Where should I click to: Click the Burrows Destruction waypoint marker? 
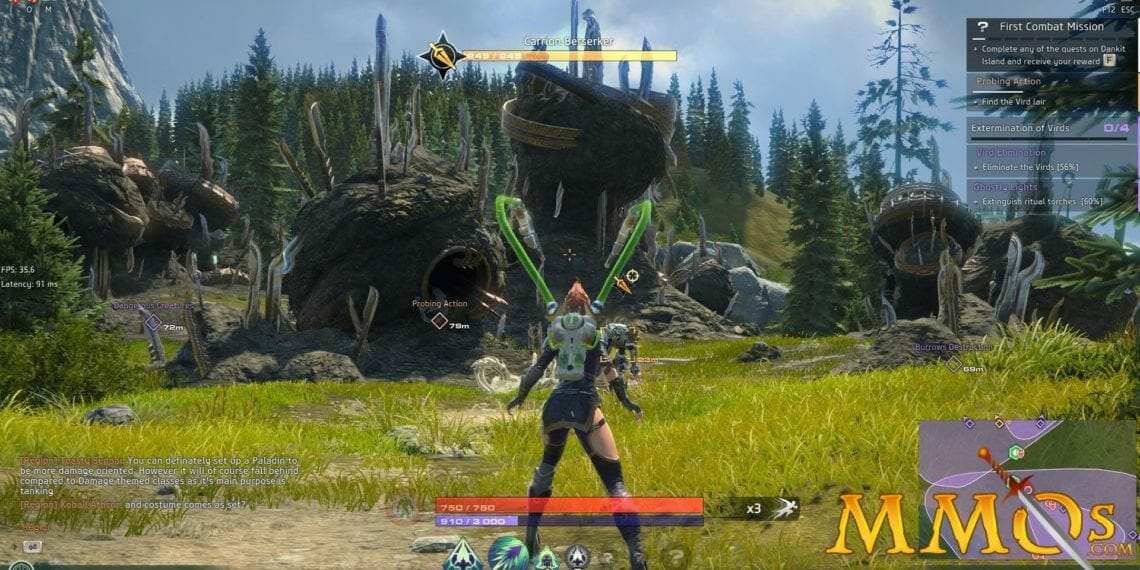[953, 364]
